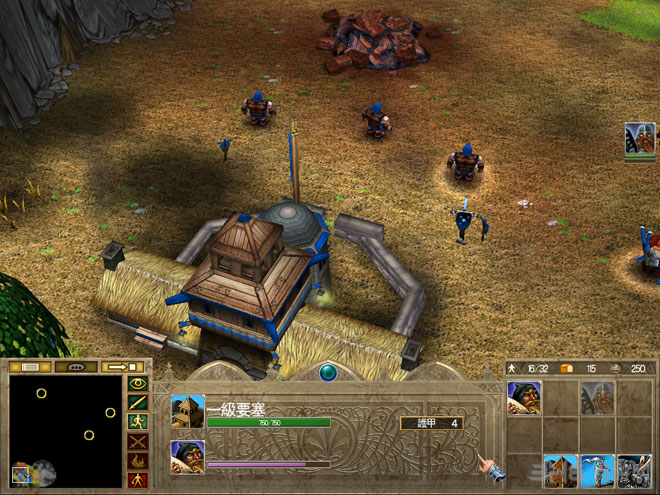Select the building upgrade command icon
660x495 pixels.
click(x=561, y=471)
